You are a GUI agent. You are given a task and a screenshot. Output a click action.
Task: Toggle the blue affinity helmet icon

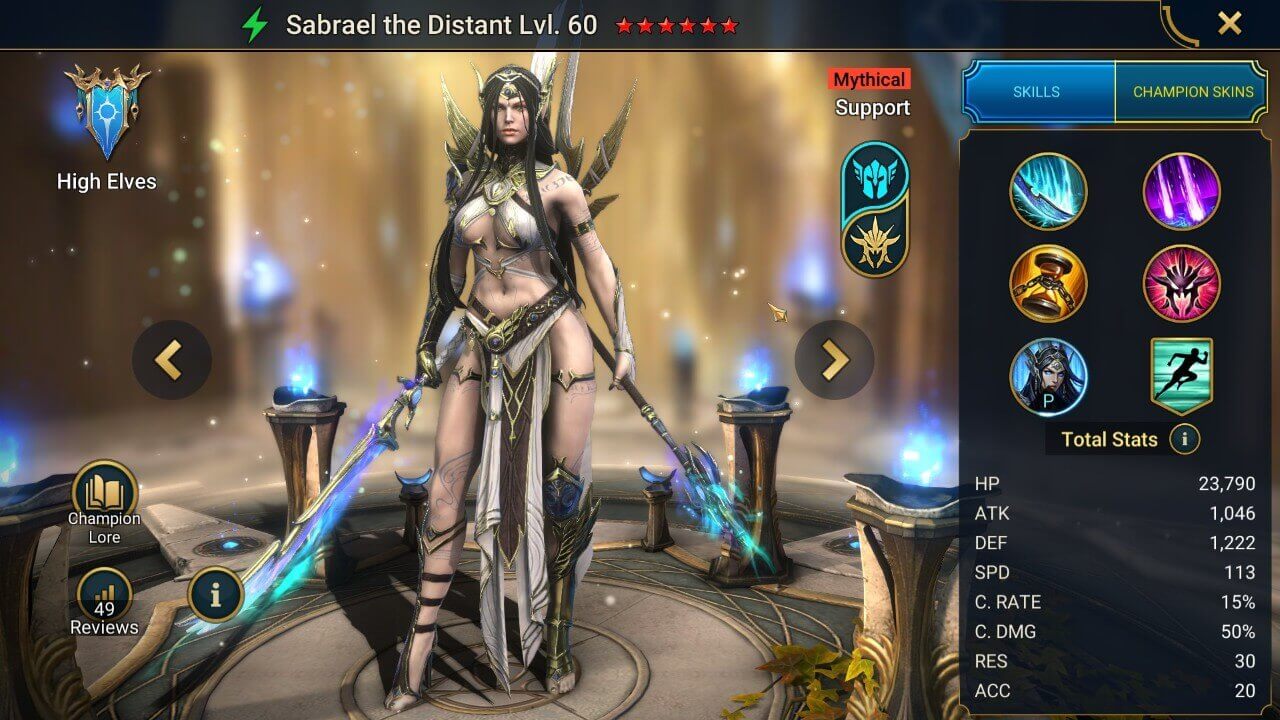874,180
